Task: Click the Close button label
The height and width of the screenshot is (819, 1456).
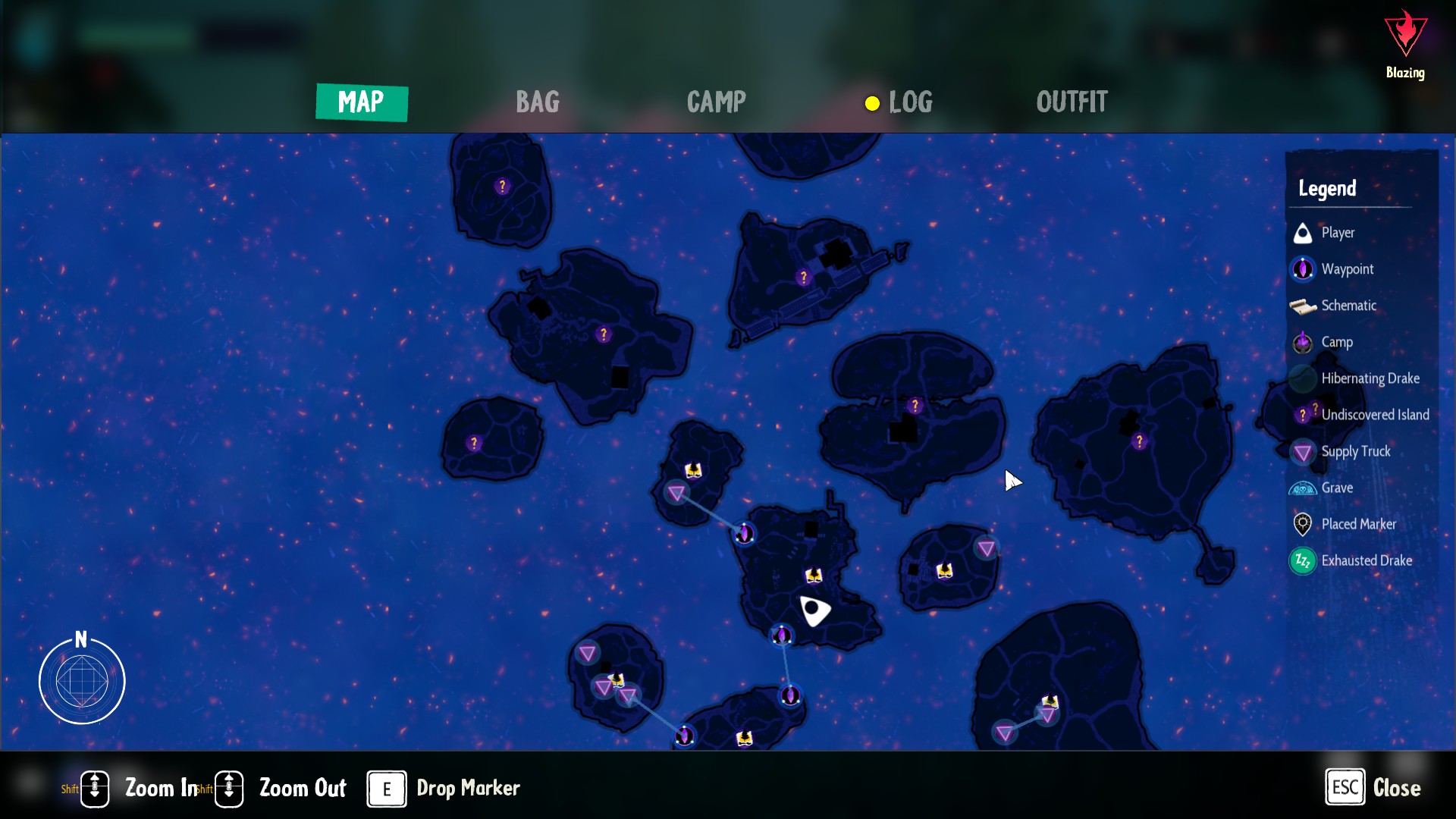Action: [1396, 788]
